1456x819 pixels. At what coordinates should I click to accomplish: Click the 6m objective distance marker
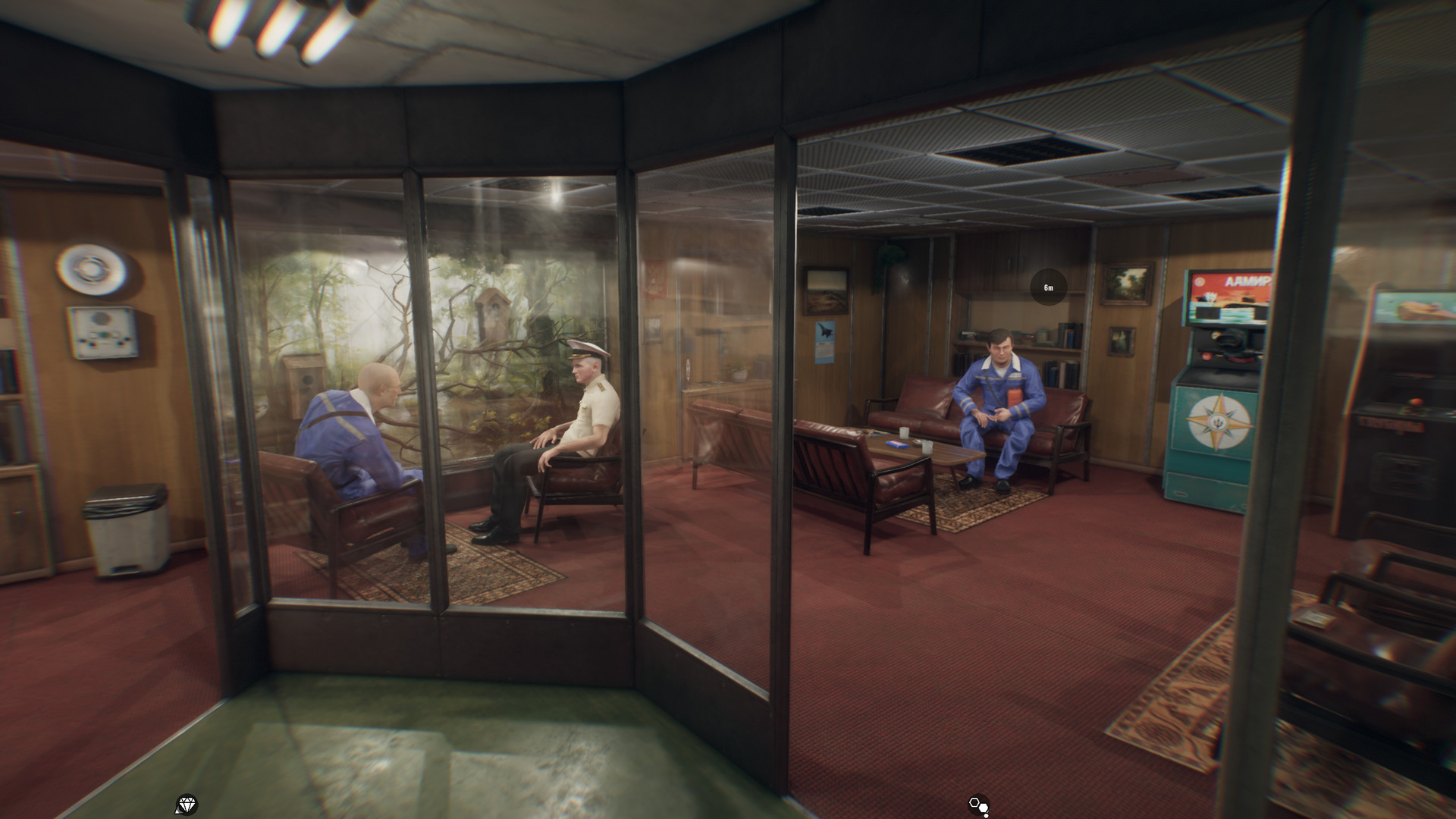(x=1048, y=288)
